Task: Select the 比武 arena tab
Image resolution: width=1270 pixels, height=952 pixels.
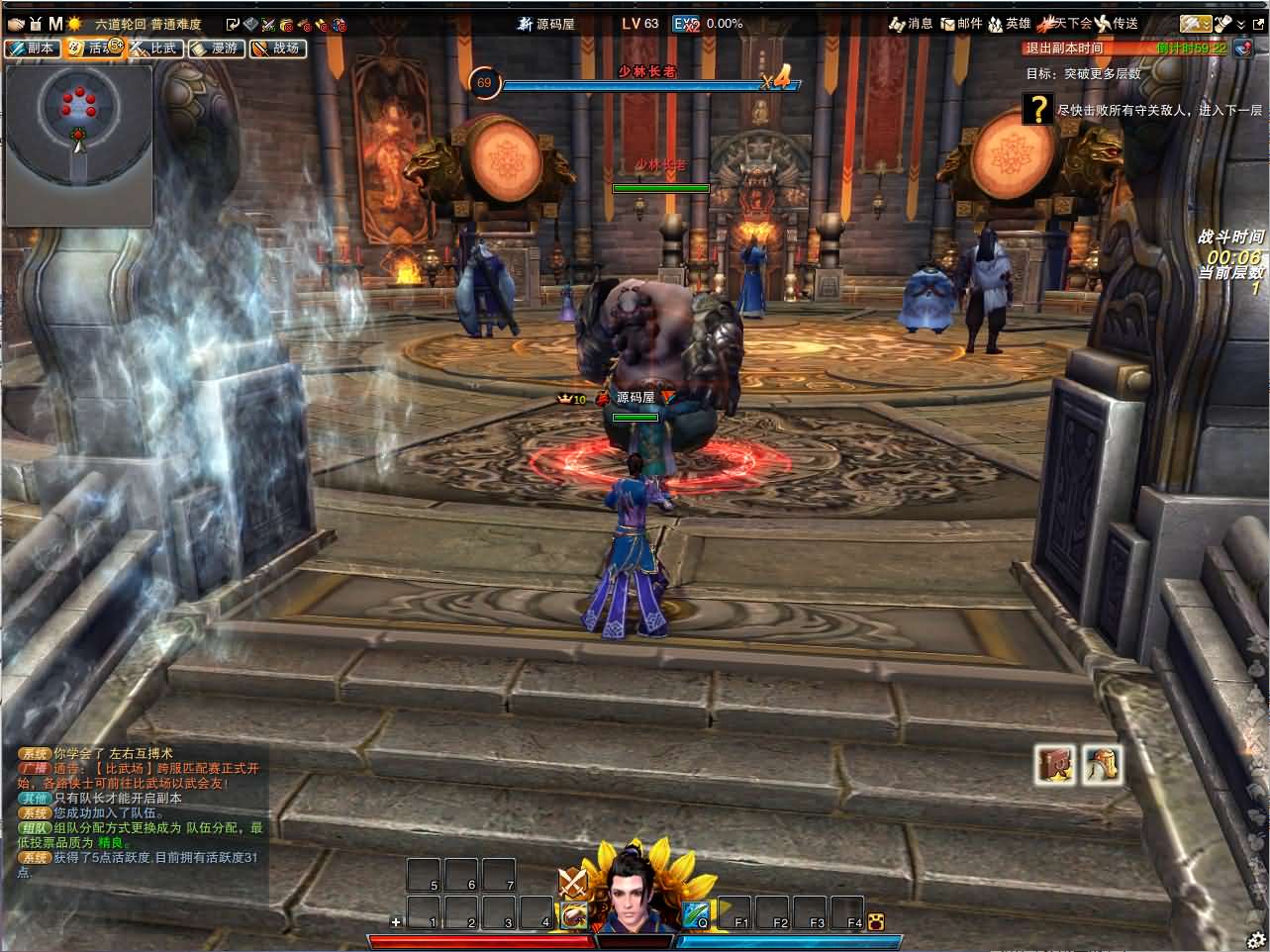Action: pyautogui.click(x=154, y=48)
